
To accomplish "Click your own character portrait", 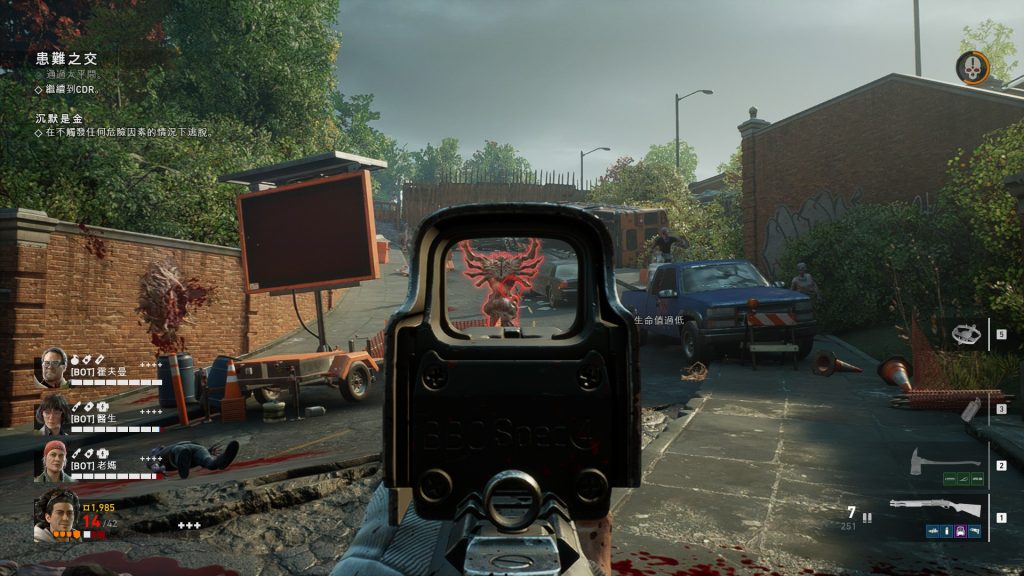I will 56,514.
